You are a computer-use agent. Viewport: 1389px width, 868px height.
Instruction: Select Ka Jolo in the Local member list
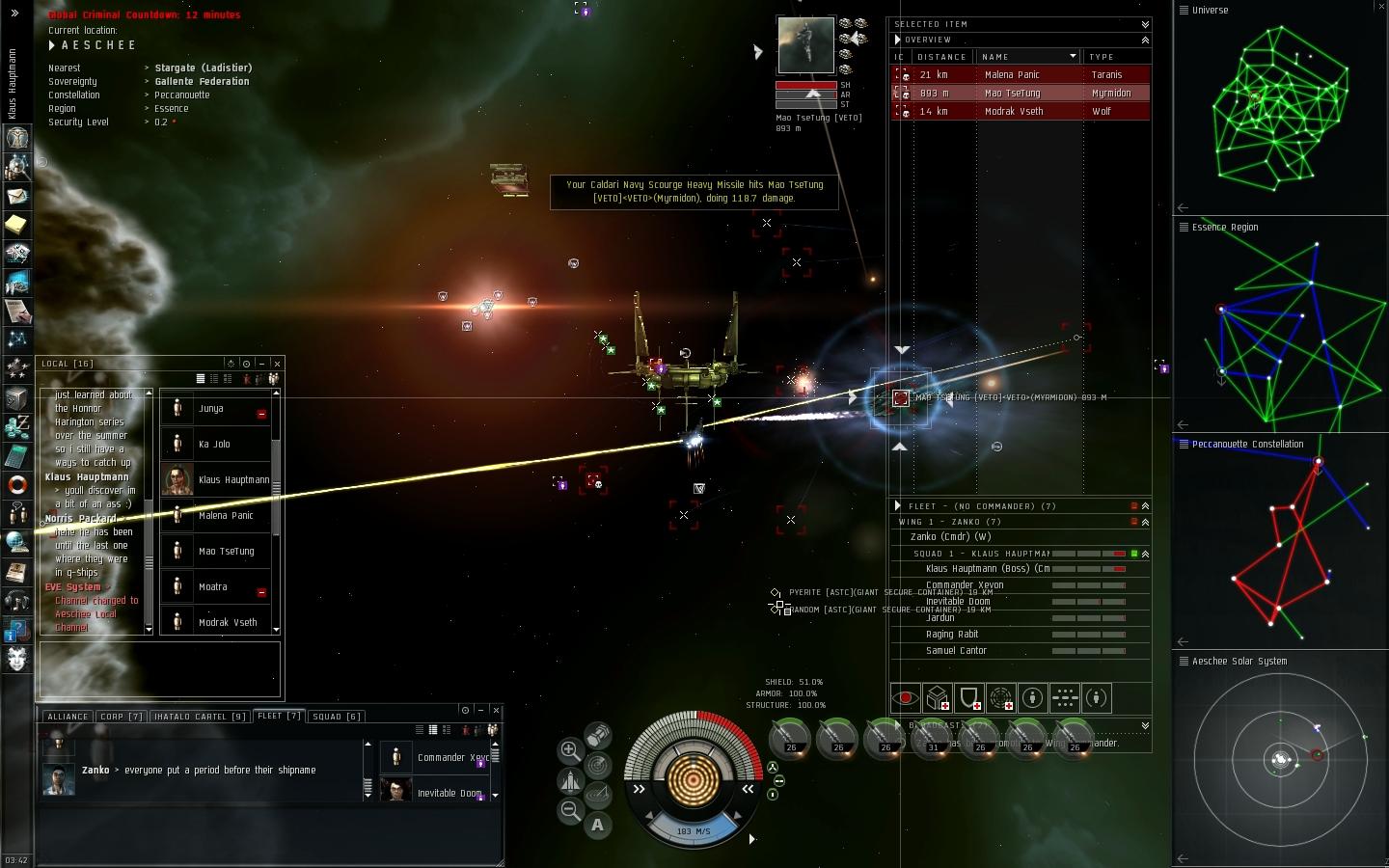tap(214, 445)
